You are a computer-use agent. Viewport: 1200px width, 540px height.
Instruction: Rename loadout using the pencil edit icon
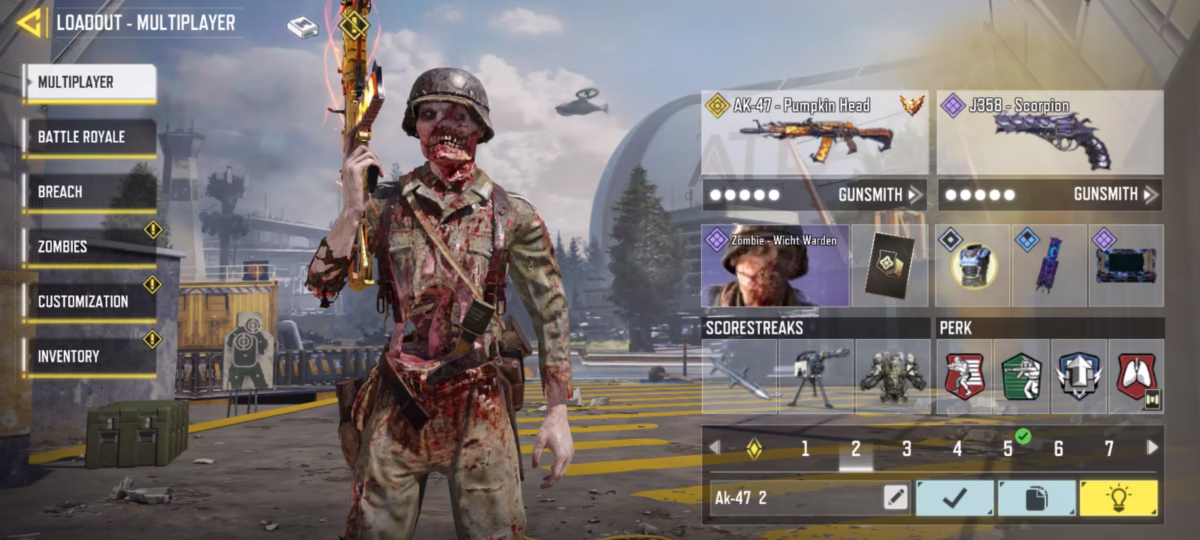pyautogui.click(x=895, y=498)
